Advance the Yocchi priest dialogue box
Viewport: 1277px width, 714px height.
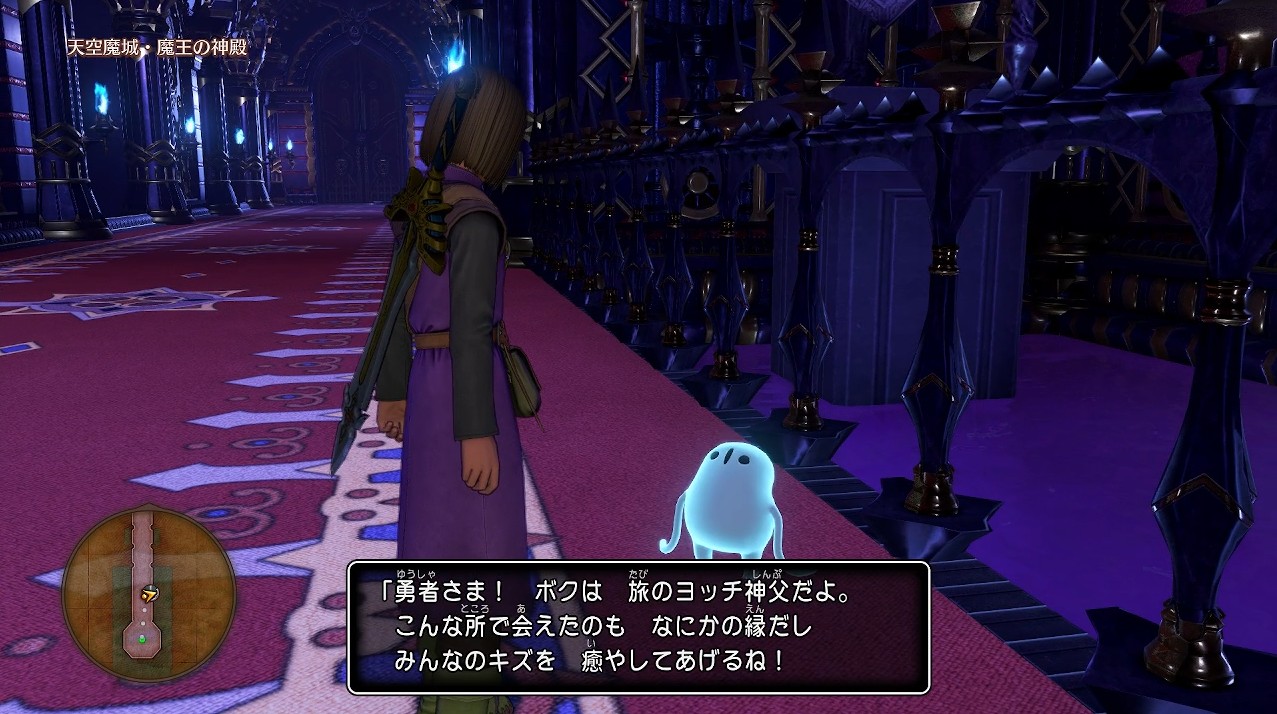pos(638,627)
